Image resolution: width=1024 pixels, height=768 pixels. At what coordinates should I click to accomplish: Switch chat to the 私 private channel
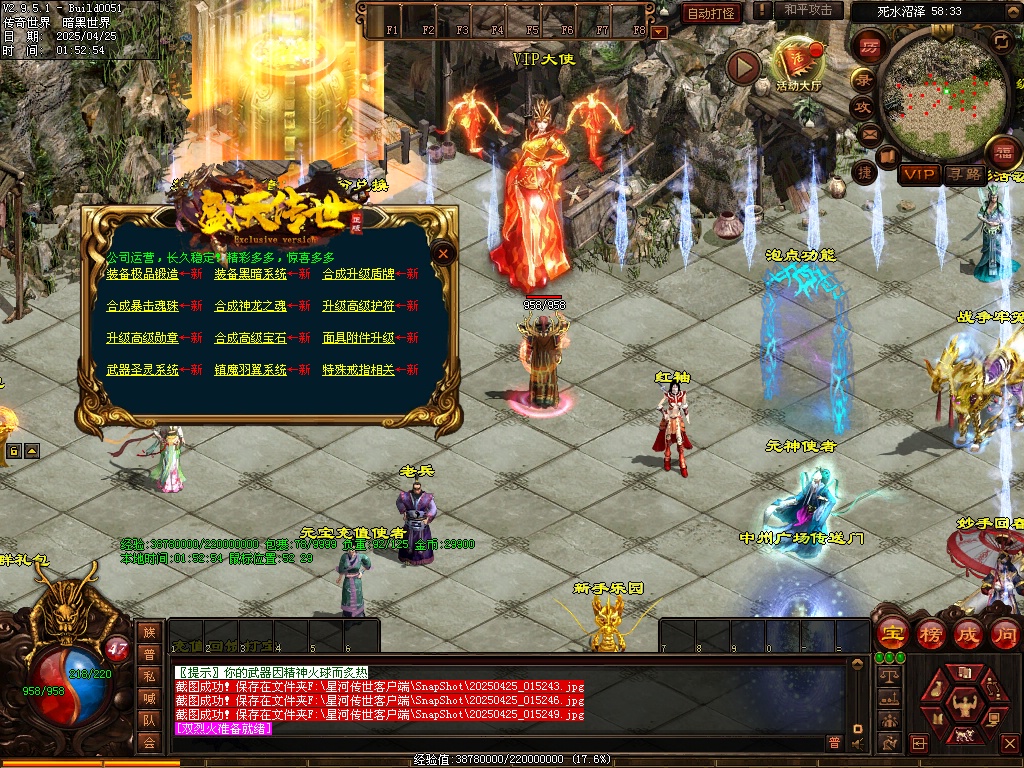149,675
